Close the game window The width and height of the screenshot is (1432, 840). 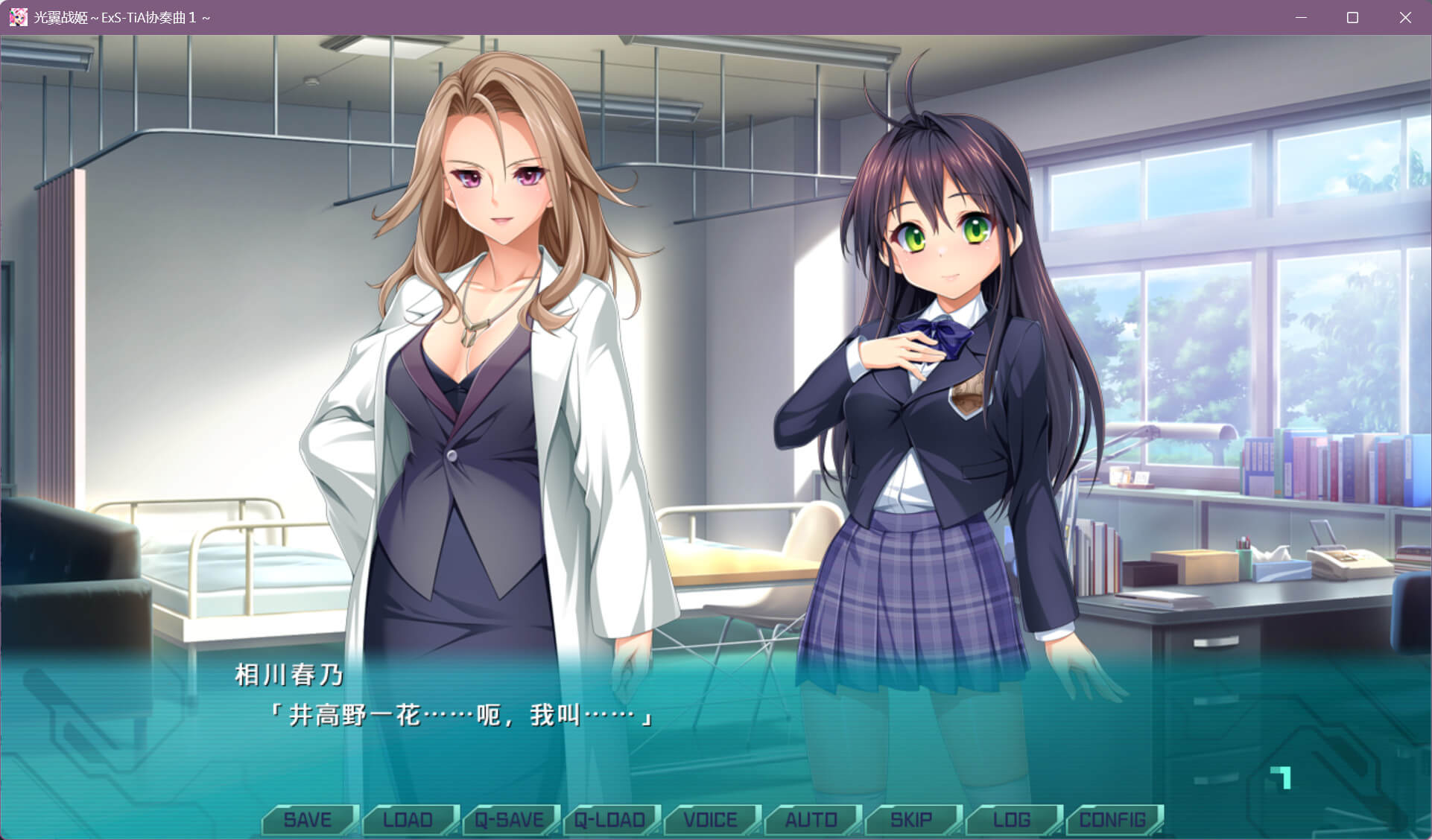coord(1405,17)
